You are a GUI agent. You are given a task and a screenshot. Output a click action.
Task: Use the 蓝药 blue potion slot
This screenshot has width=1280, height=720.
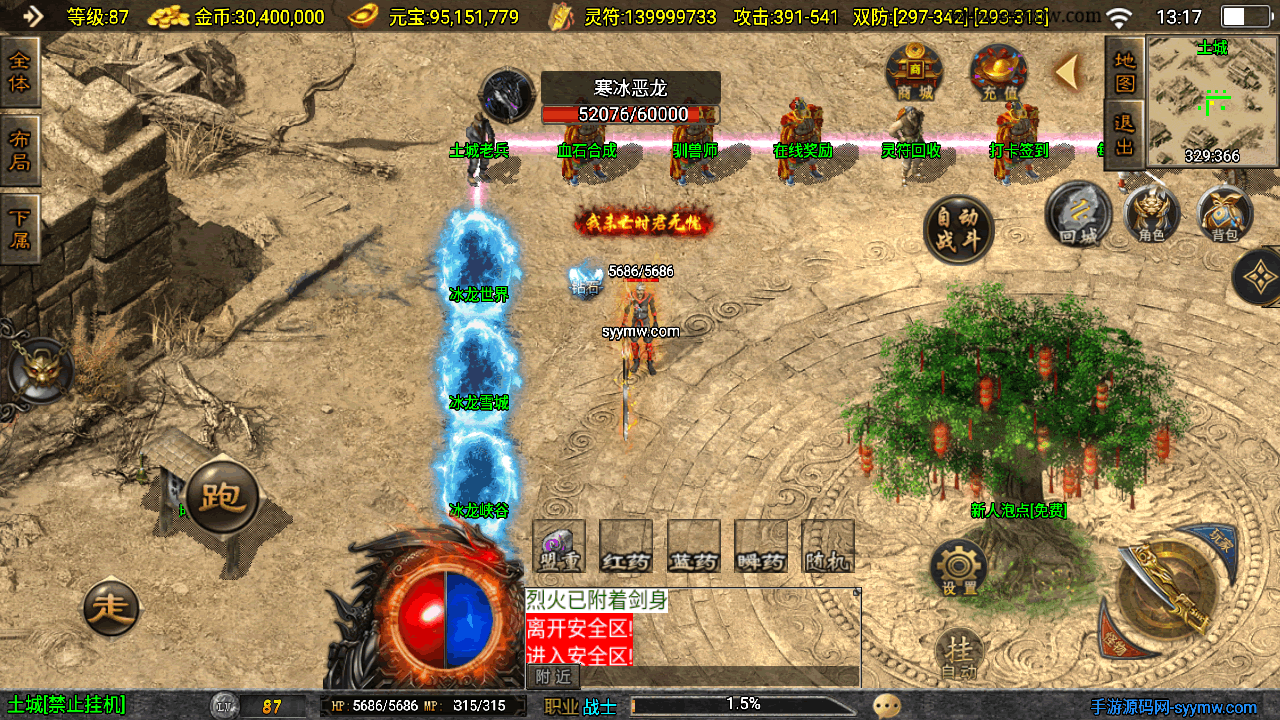point(694,548)
